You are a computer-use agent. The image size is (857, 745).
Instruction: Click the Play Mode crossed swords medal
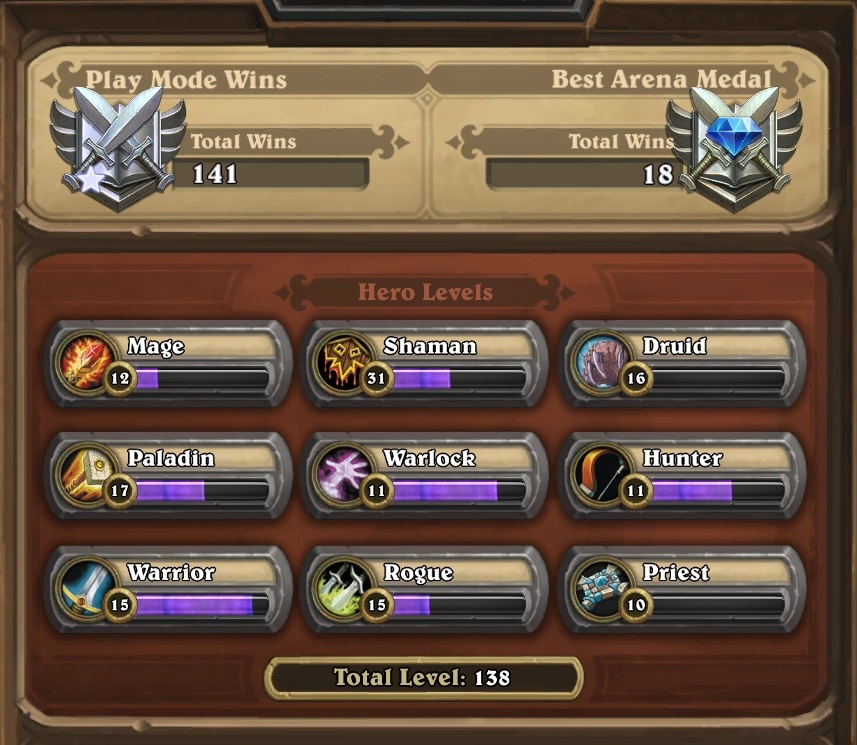118,146
